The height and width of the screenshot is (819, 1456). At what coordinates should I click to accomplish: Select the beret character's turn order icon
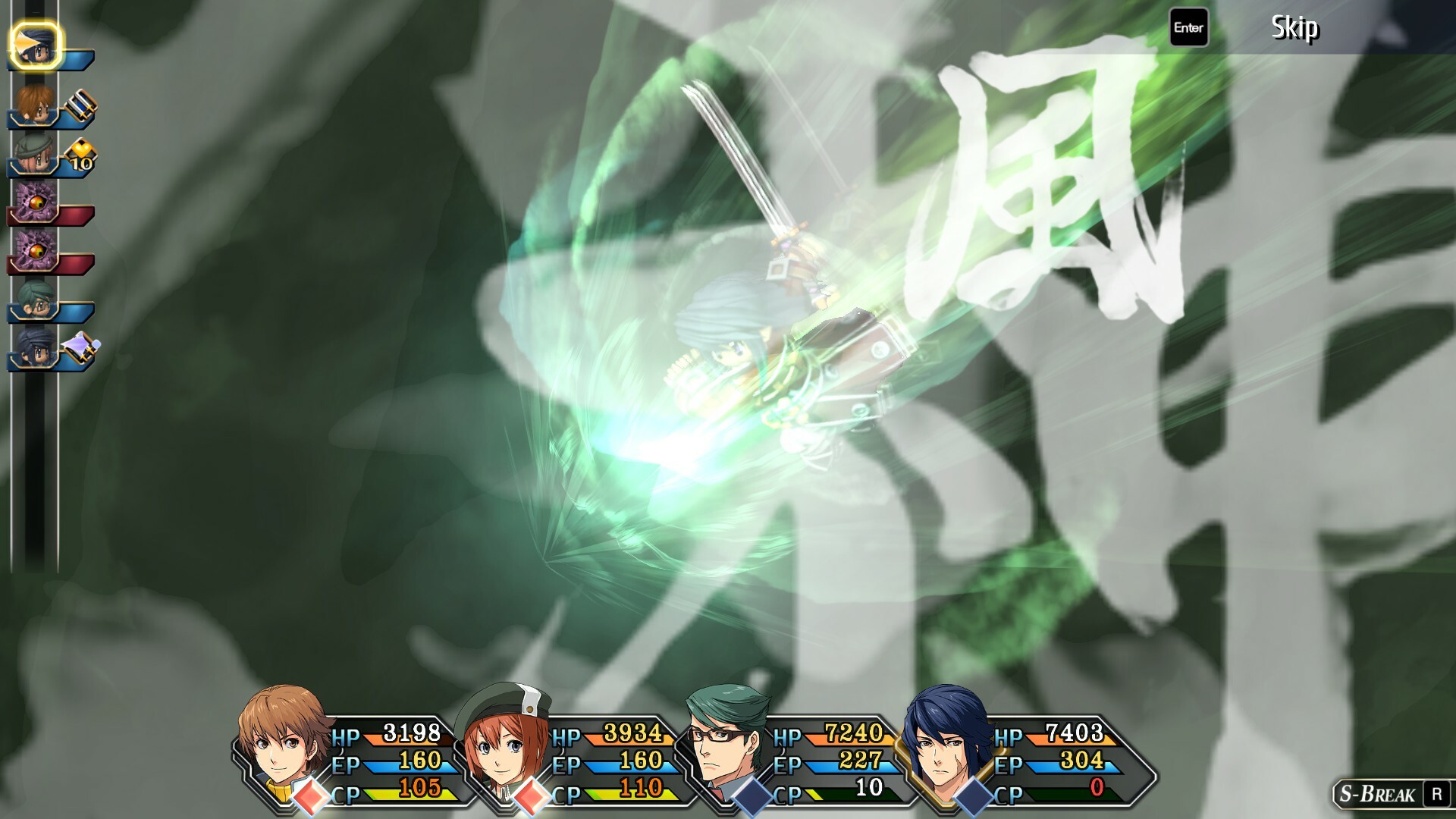coord(34,155)
